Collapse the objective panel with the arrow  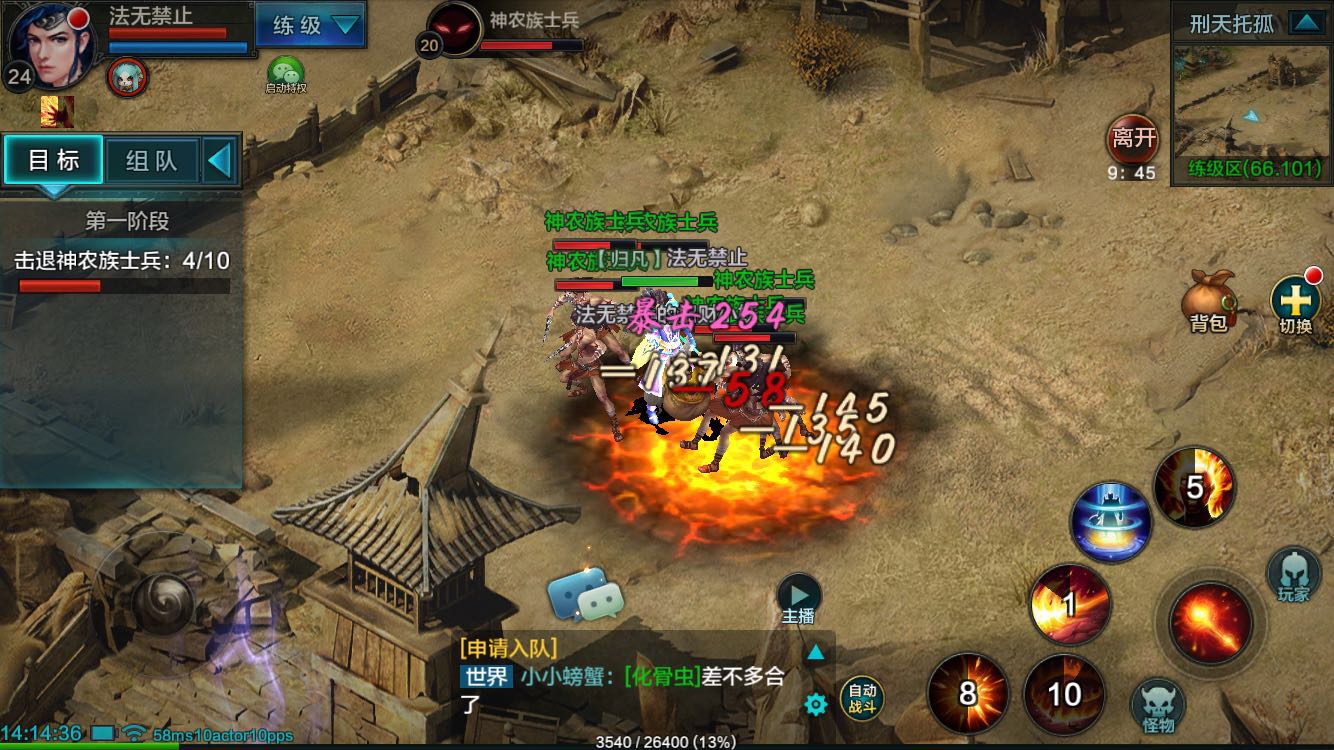coord(220,160)
